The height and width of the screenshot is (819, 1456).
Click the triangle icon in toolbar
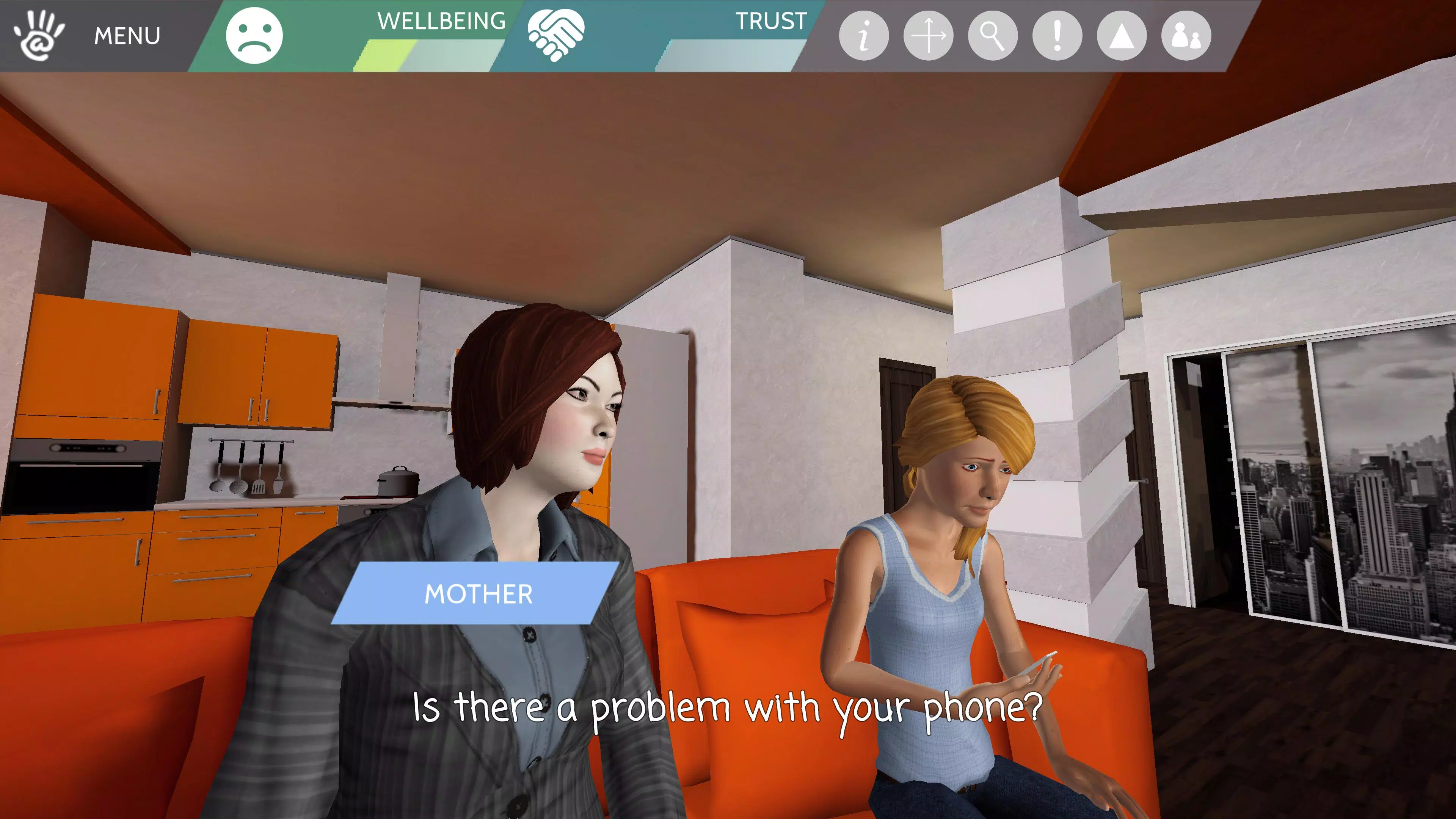tap(1122, 36)
